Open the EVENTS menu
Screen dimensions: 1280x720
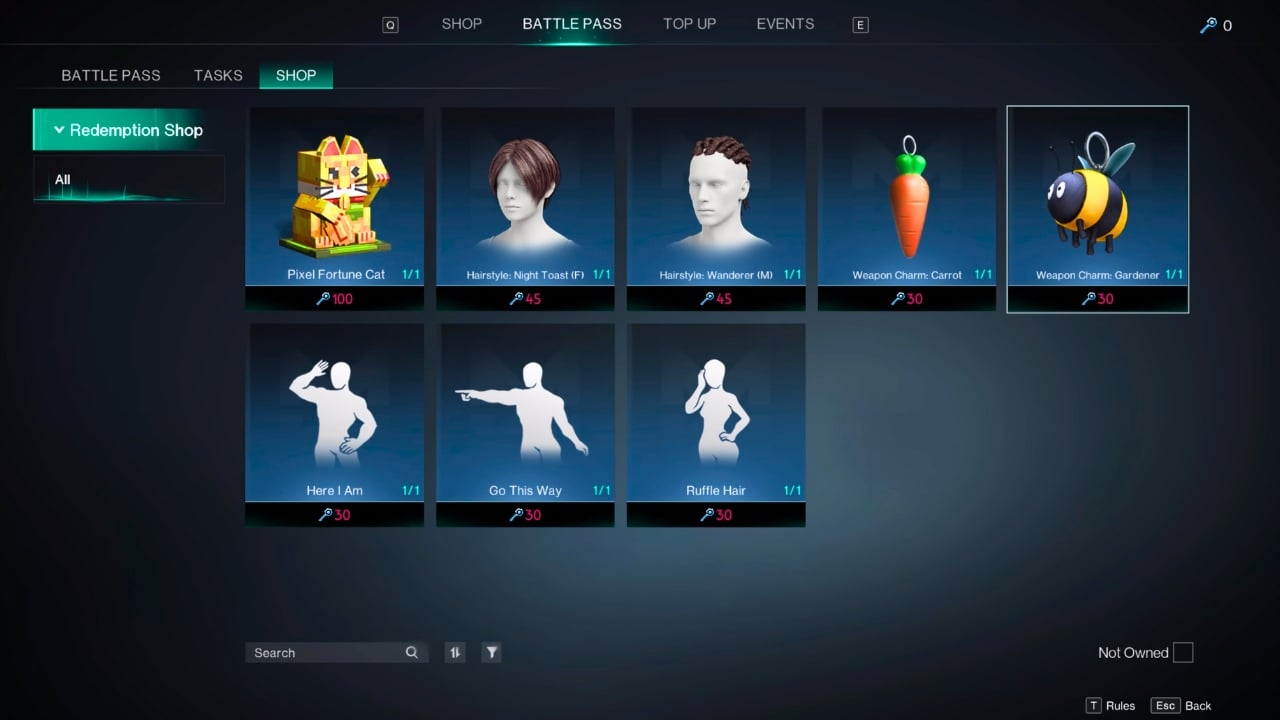784,23
